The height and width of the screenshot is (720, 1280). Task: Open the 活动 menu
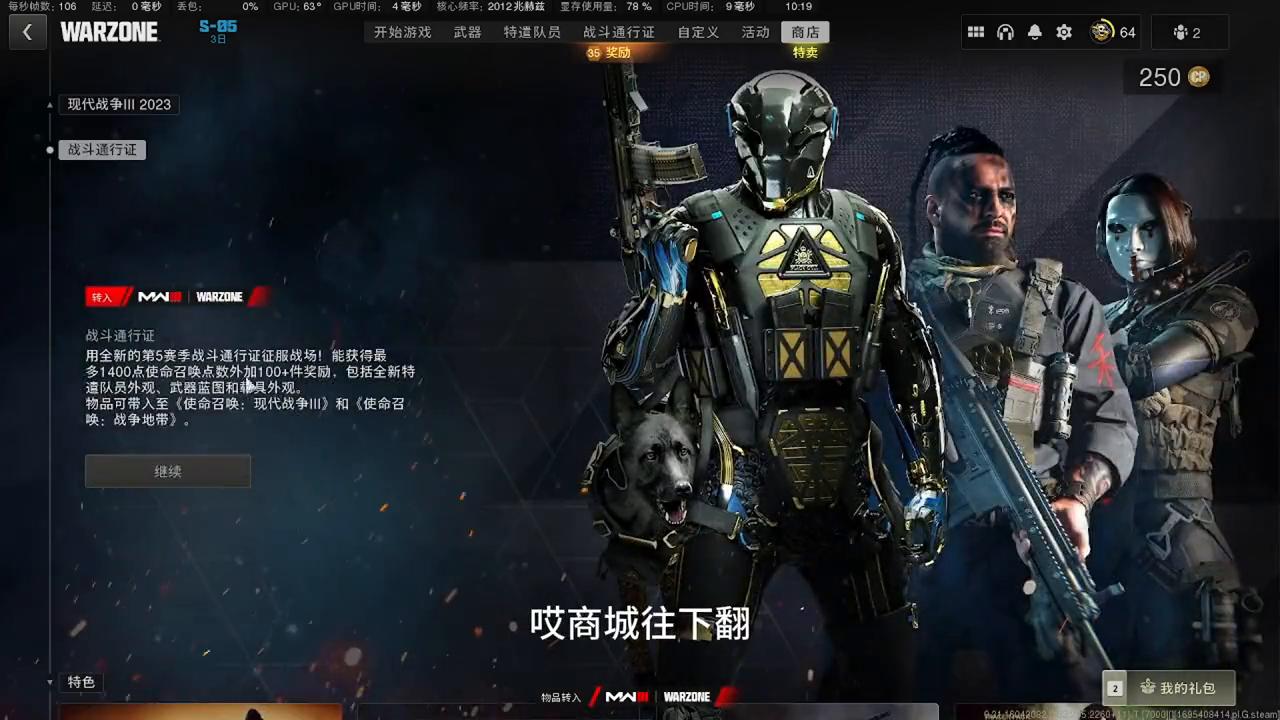tap(755, 32)
